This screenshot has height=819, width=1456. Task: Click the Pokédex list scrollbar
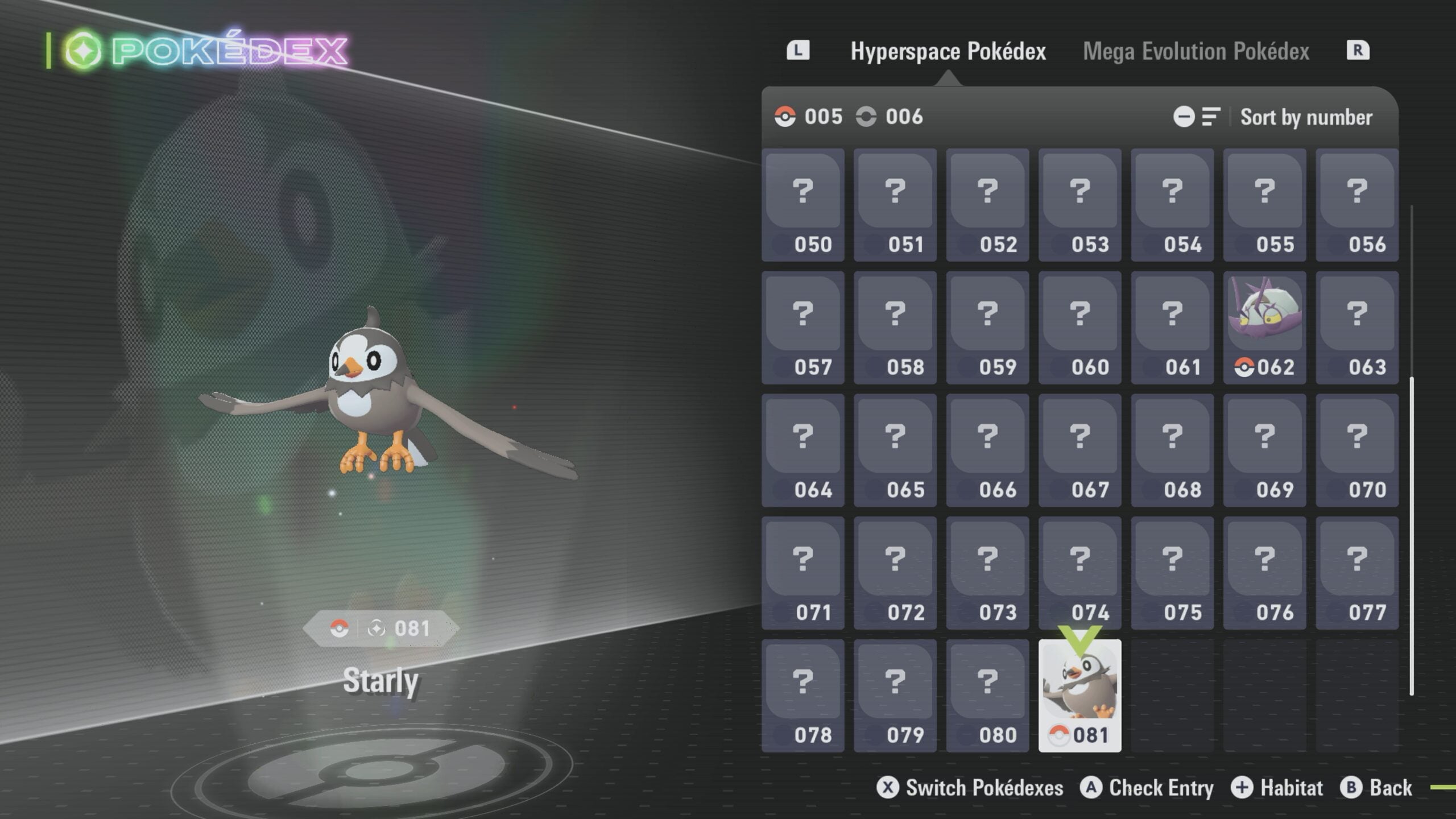[x=1412, y=535]
